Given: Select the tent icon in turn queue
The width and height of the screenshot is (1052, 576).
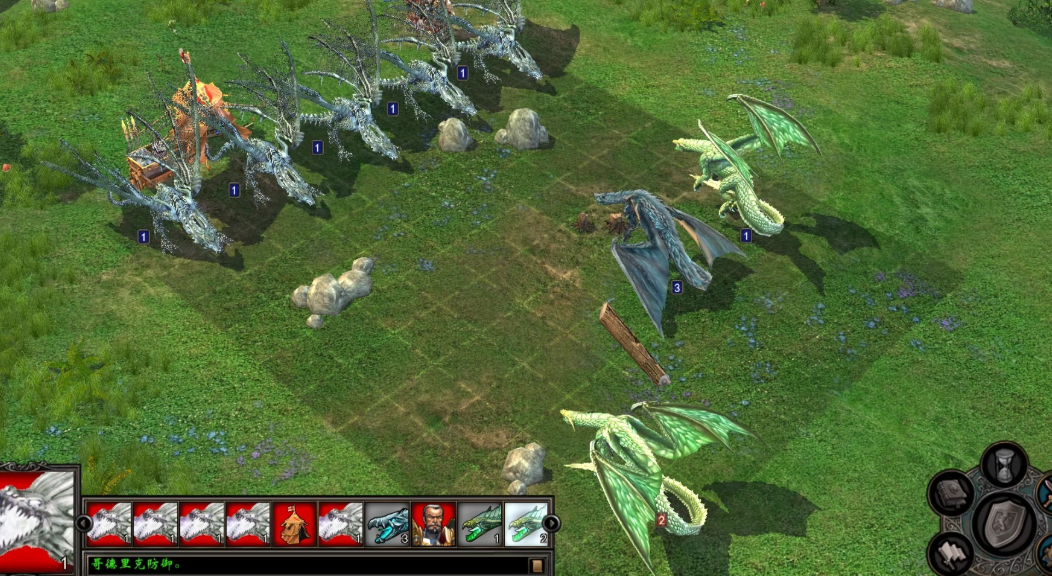Looking at the screenshot, I should pyautogui.click(x=294, y=523).
